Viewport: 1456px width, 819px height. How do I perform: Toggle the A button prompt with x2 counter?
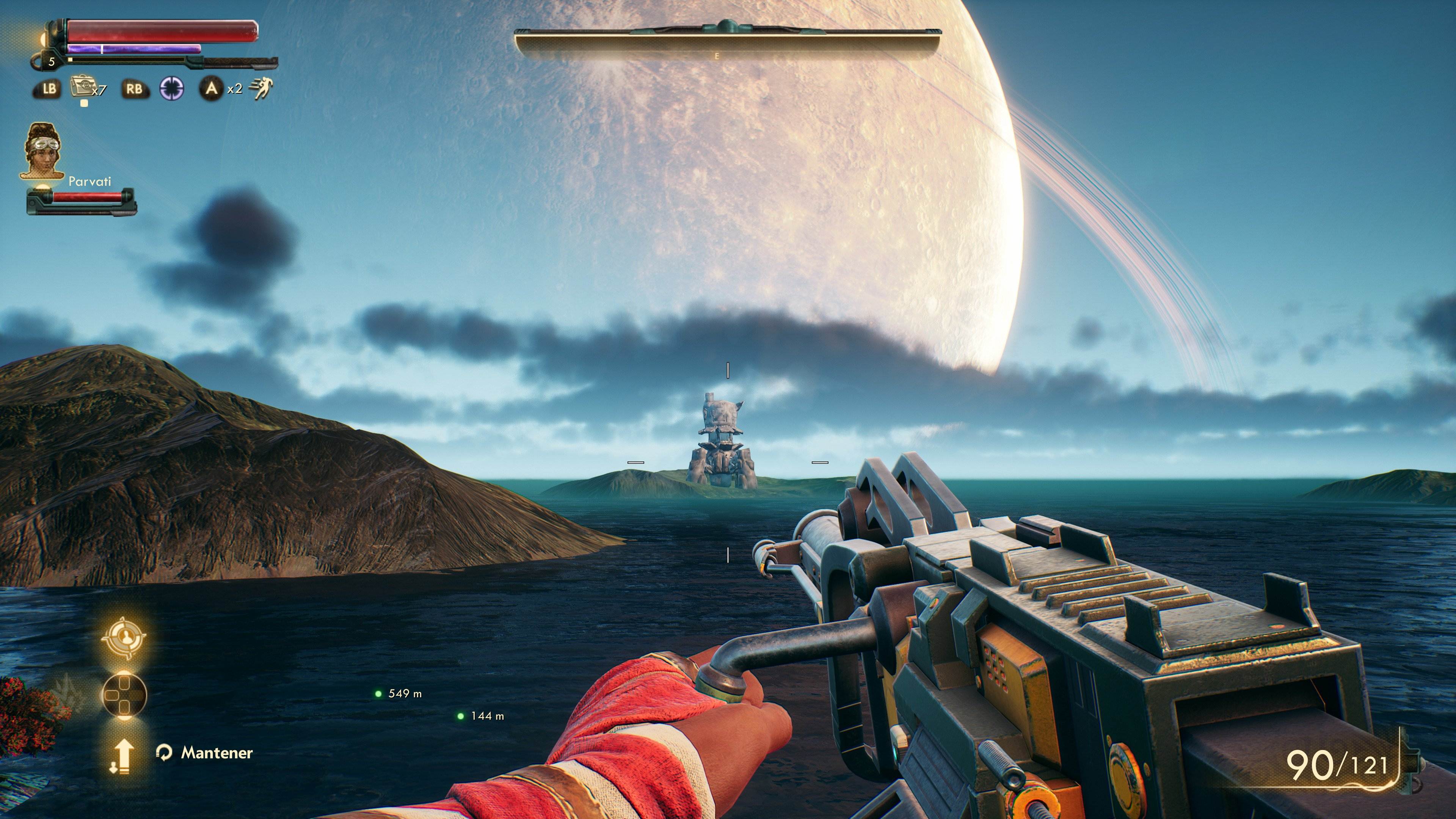pos(212,88)
